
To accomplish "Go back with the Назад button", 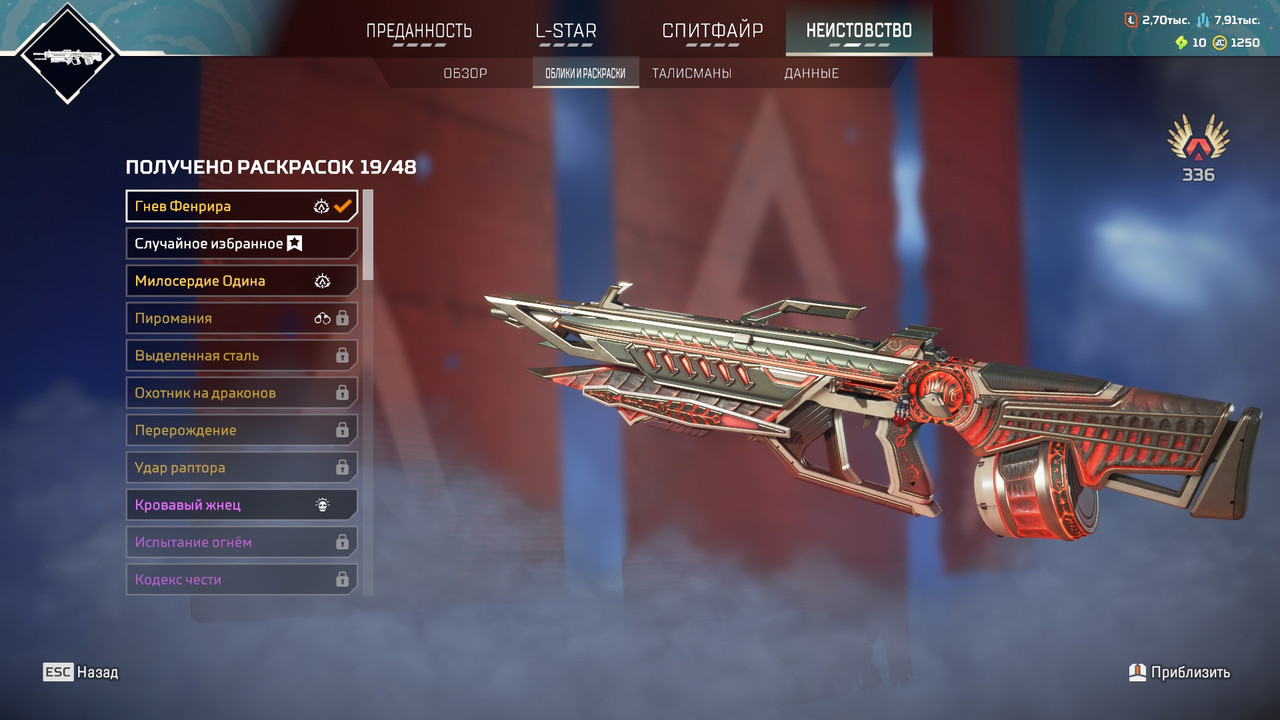I will click(81, 672).
